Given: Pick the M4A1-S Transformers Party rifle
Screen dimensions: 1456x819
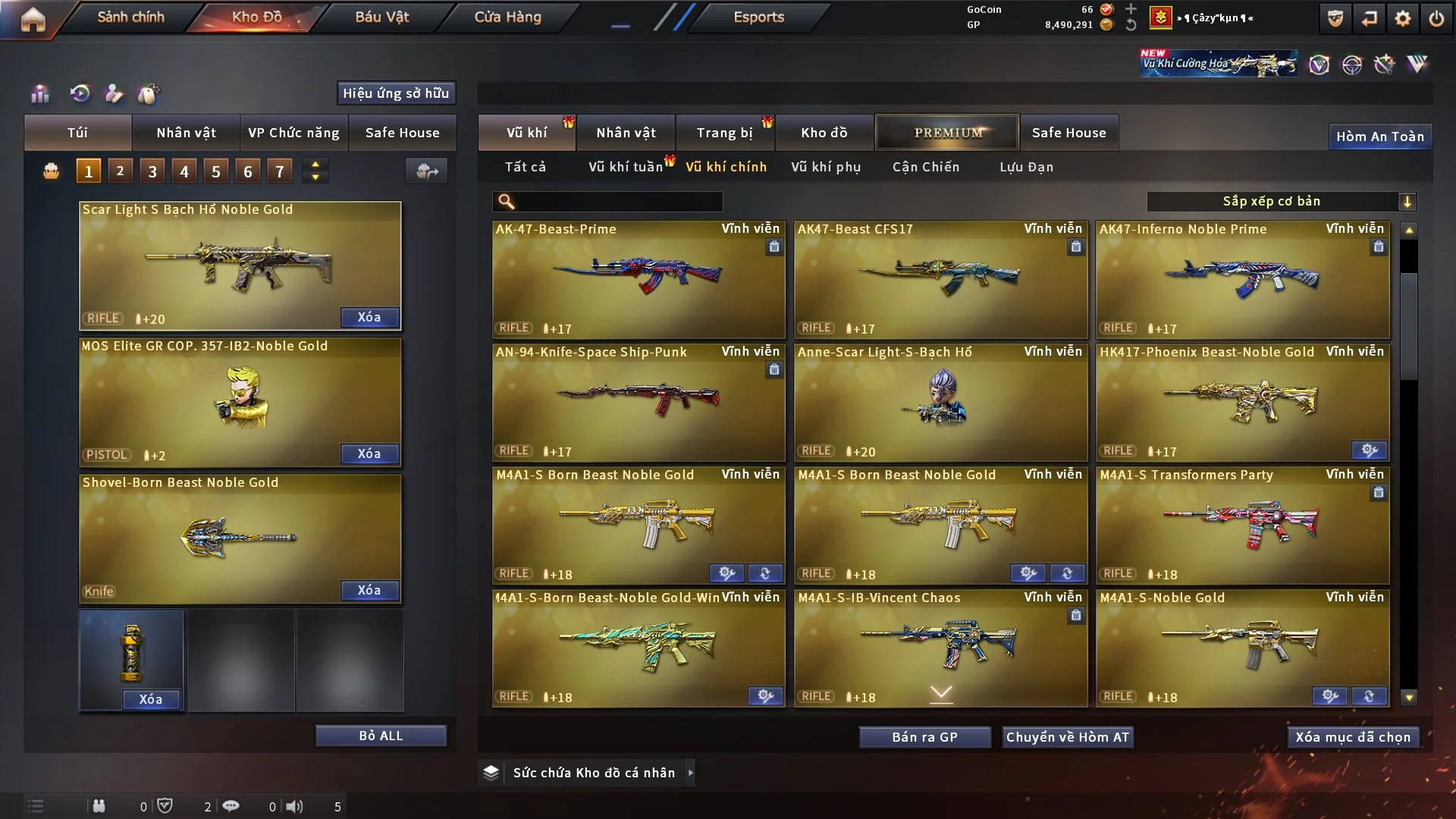Looking at the screenshot, I should coord(1242,525).
